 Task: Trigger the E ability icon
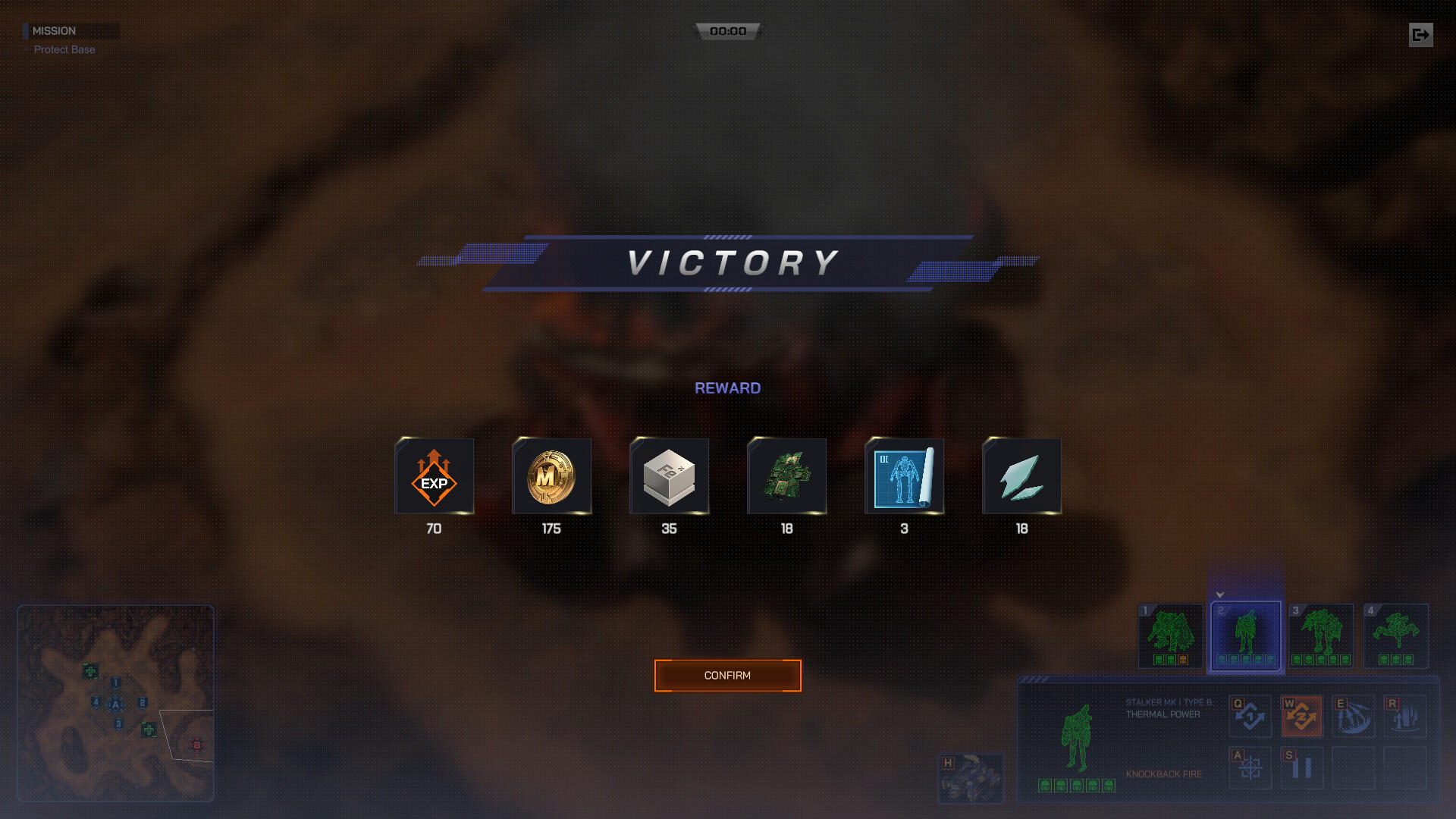coord(1354,715)
